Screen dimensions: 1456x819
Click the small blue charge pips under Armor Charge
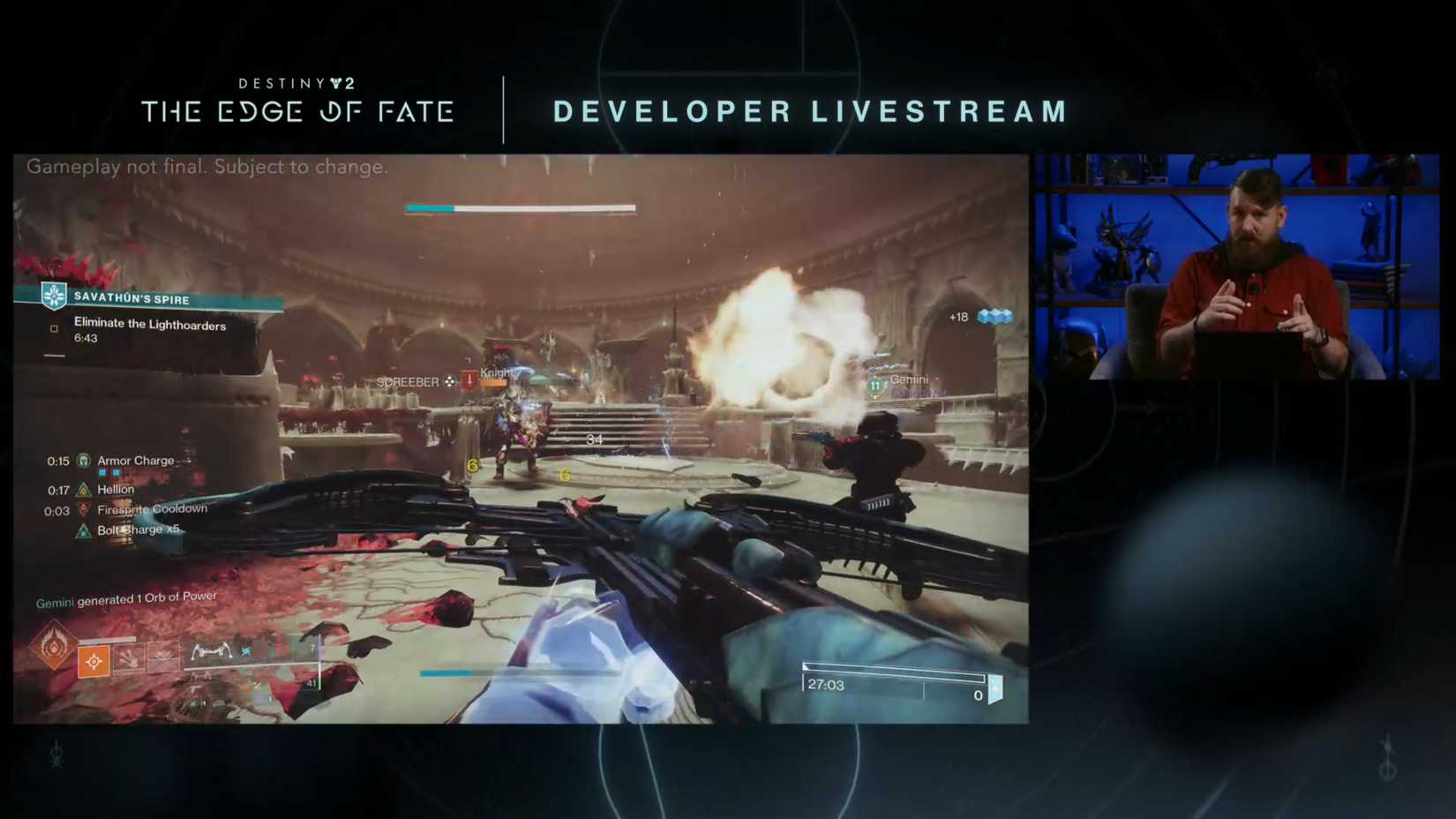click(x=109, y=472)
